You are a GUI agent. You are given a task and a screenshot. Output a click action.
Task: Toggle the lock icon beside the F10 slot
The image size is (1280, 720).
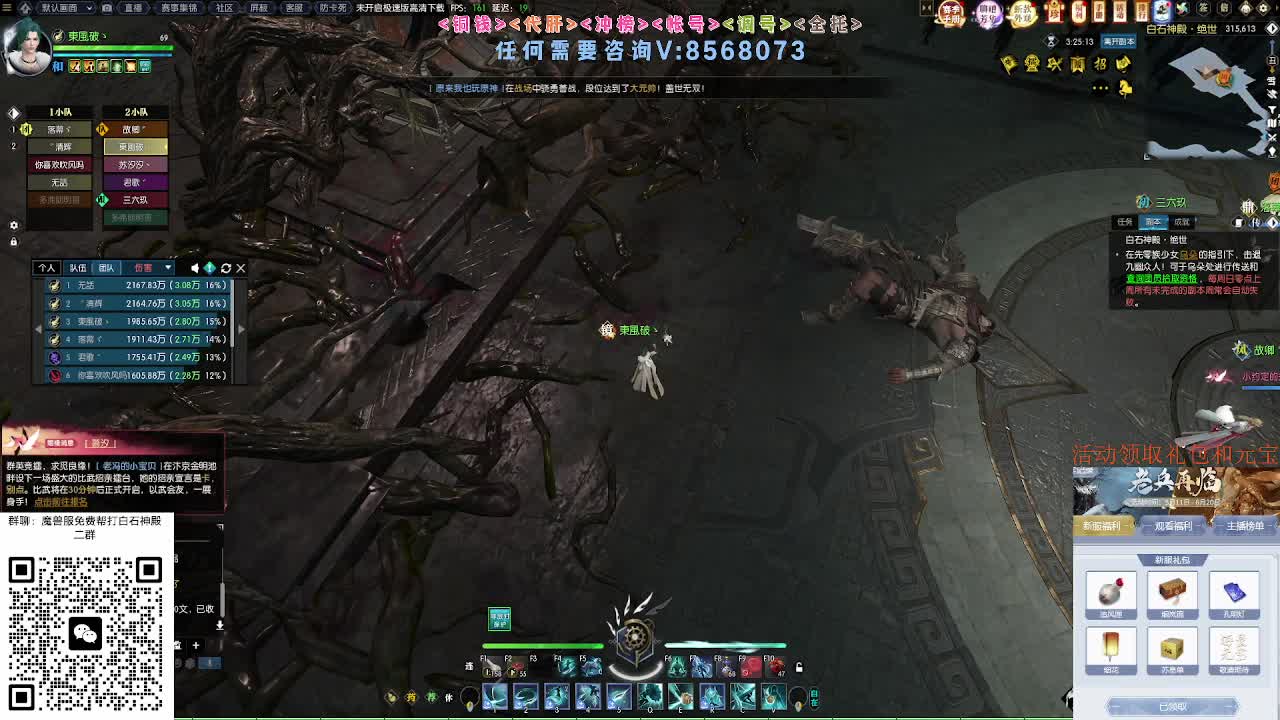coord(799,666)
